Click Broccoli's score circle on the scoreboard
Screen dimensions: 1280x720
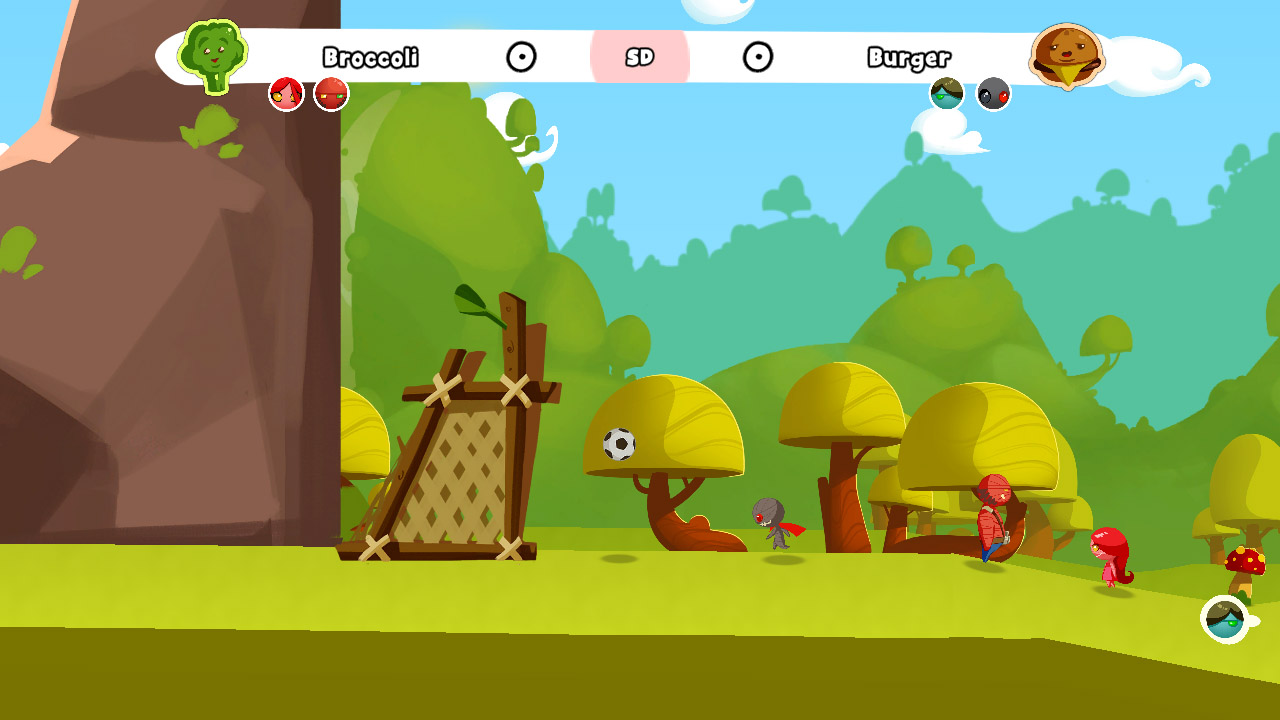point(522,57)
